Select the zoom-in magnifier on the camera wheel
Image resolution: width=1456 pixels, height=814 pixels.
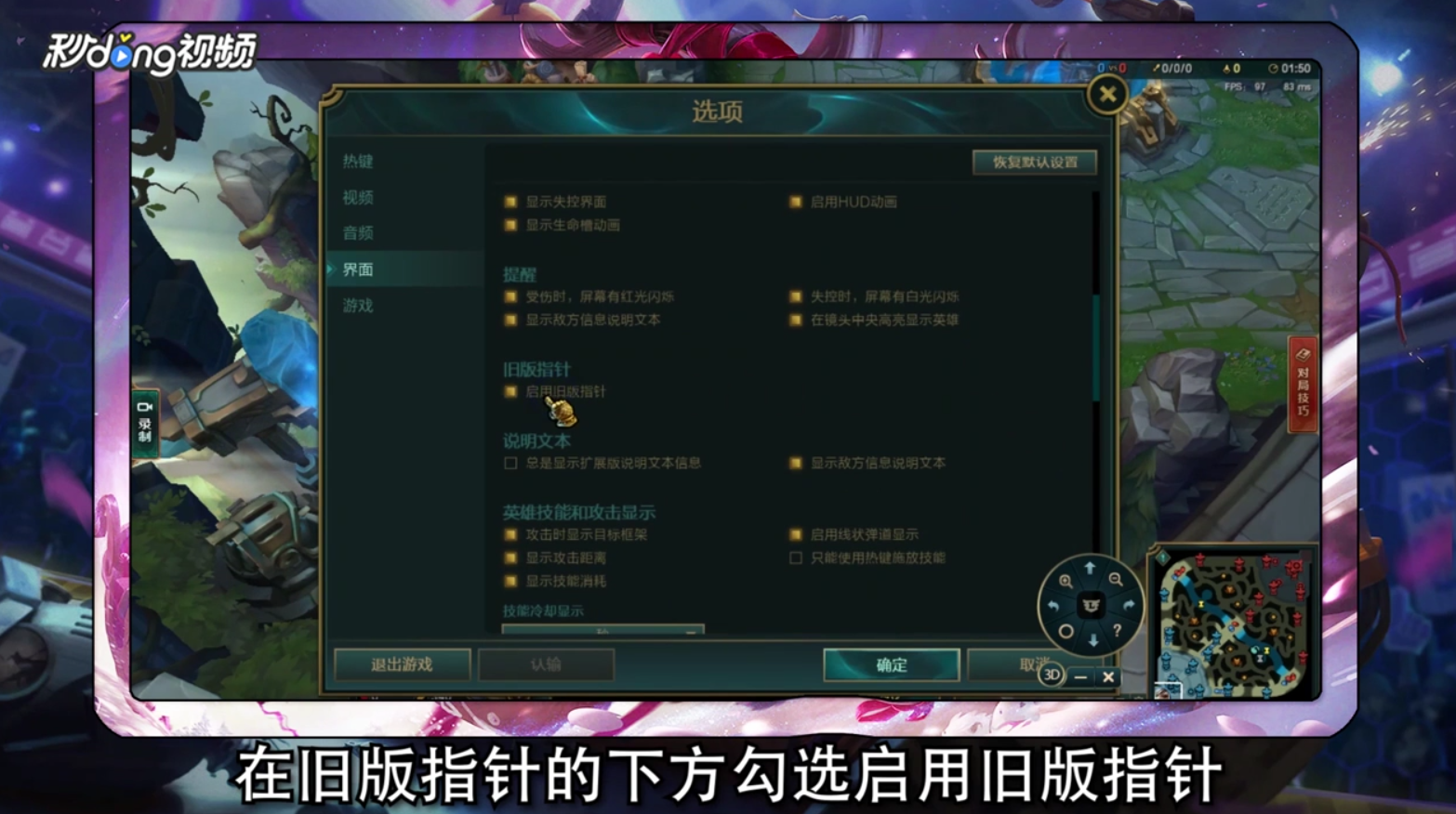[1066, 580]
